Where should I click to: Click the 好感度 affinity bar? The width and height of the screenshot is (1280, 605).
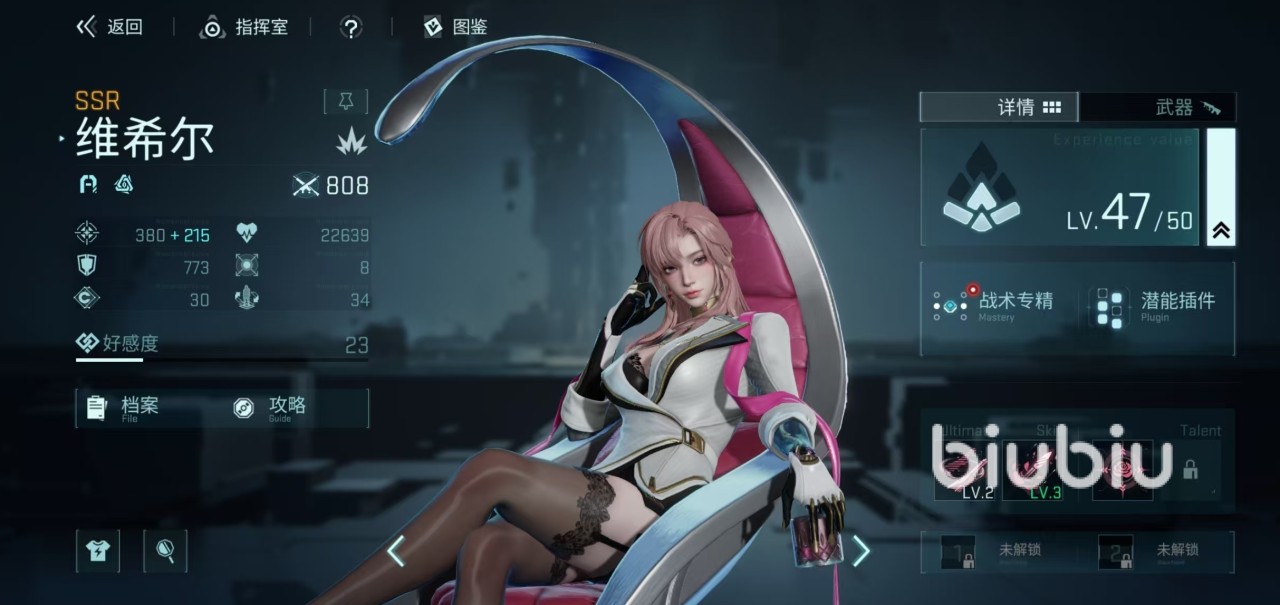pyautogui.click(x=222, y=345)
